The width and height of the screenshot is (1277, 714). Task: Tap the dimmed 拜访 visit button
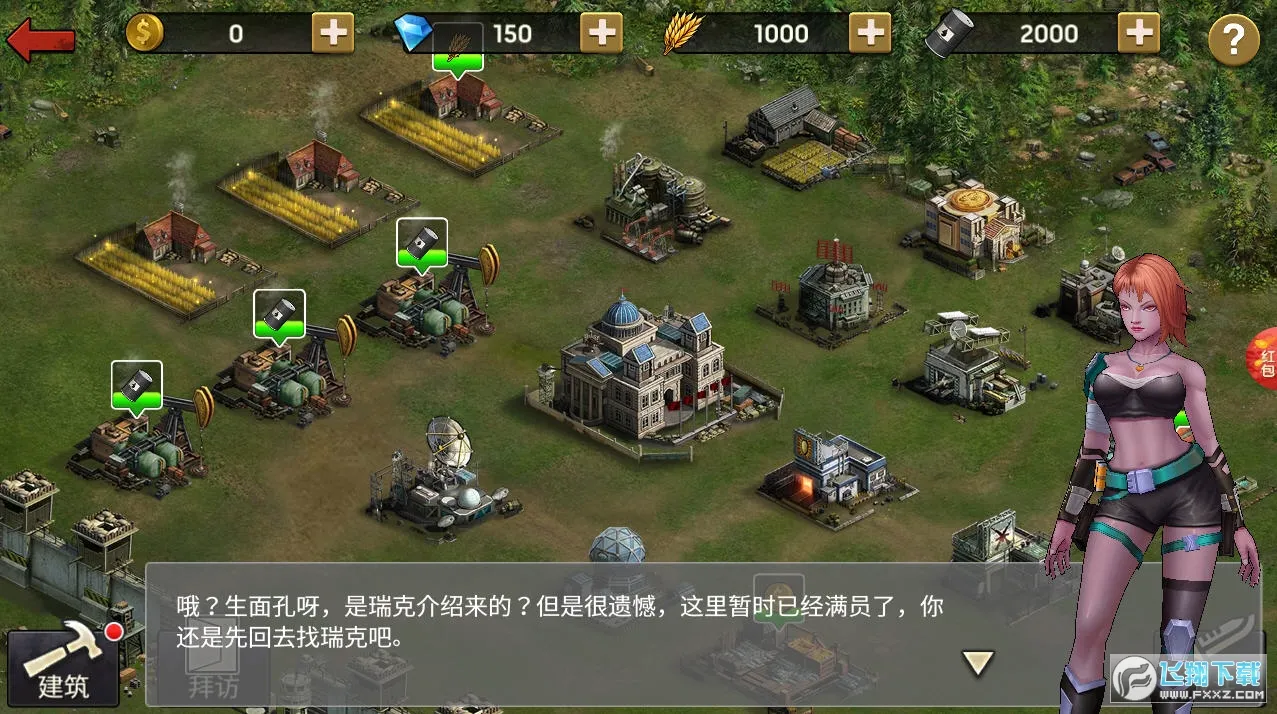pos(214,678)
